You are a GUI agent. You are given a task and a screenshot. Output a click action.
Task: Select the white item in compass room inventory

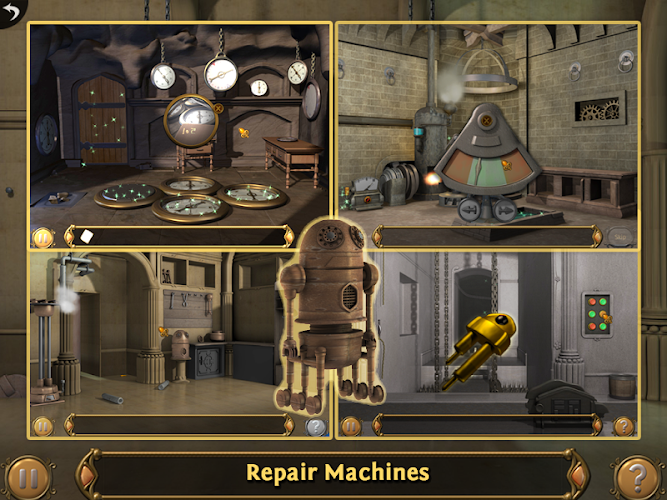(86, 236)
